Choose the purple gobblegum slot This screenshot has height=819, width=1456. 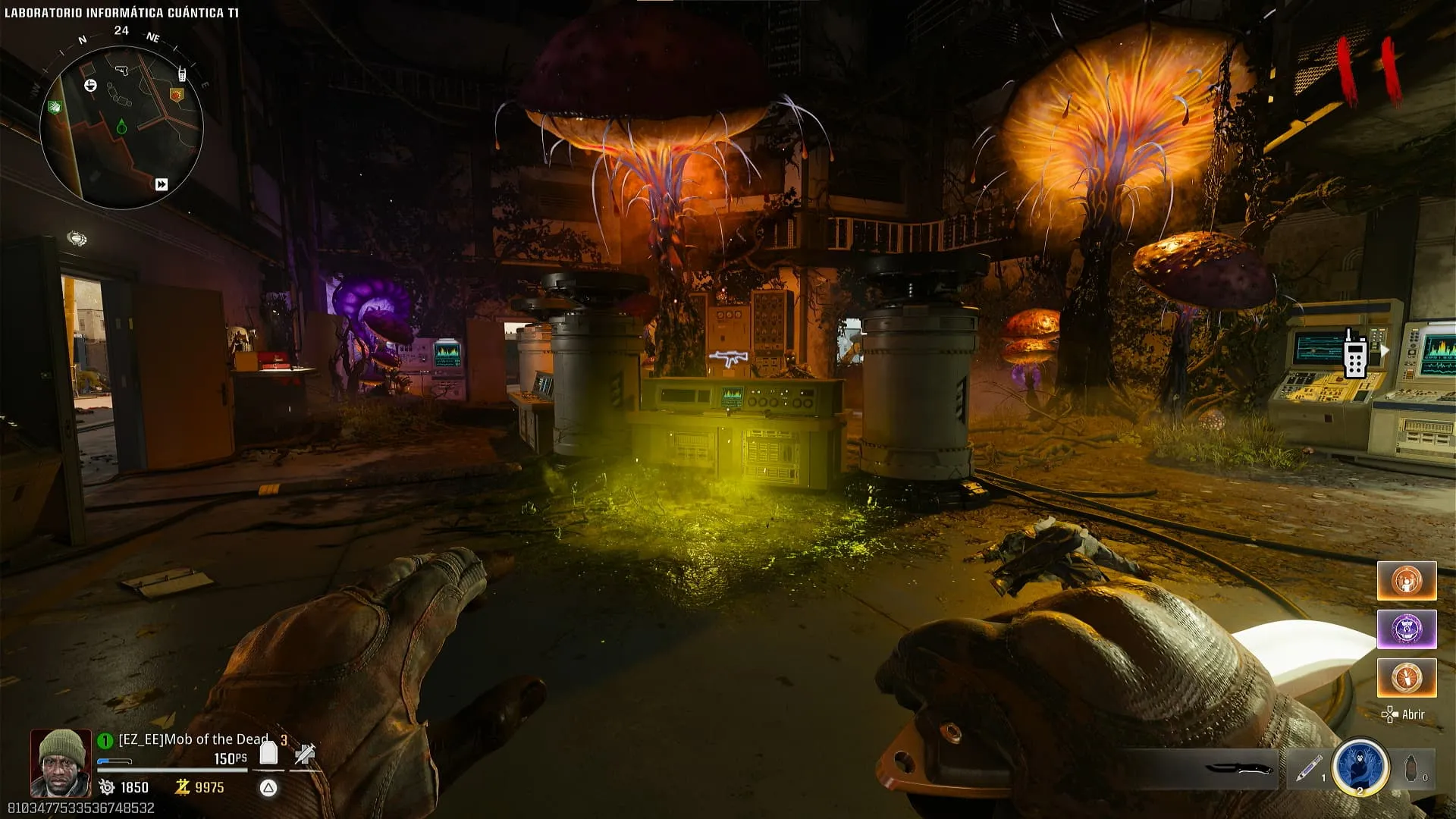pos(1407,629)
